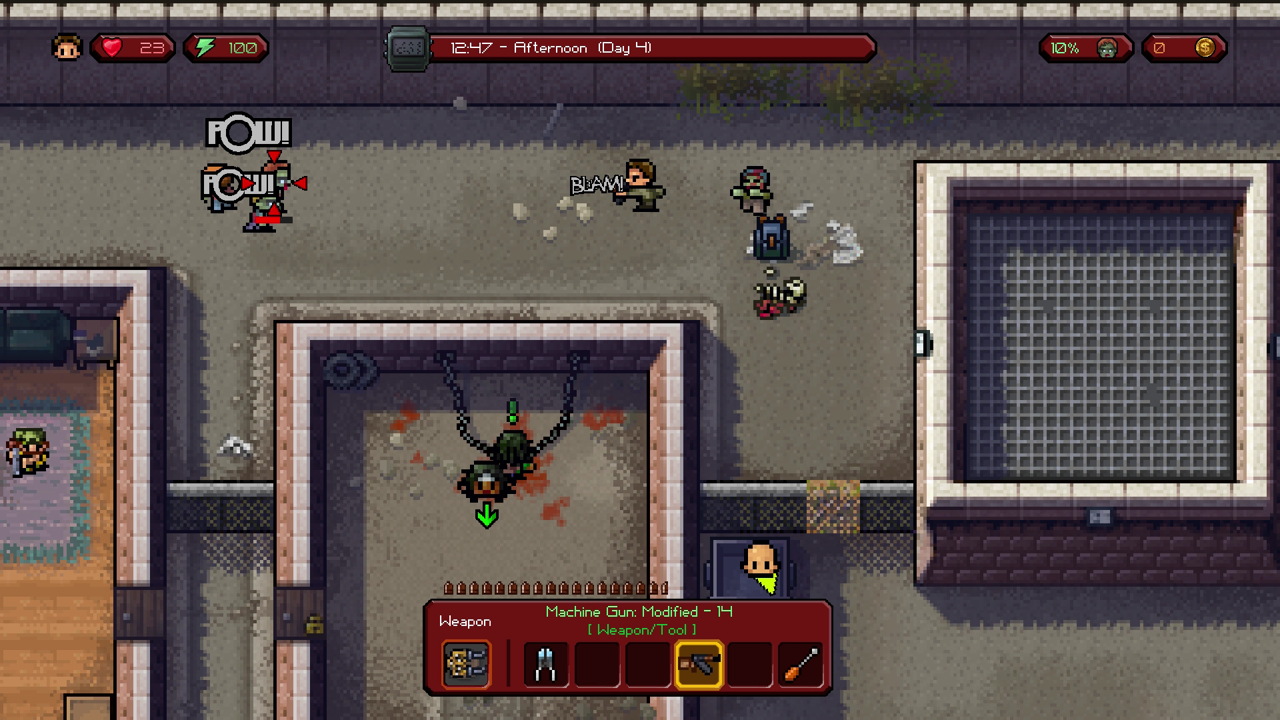Click the Weapon label on the inventory panel
This screenshot has height=720, width=1280.
click(x=464, y=621)
